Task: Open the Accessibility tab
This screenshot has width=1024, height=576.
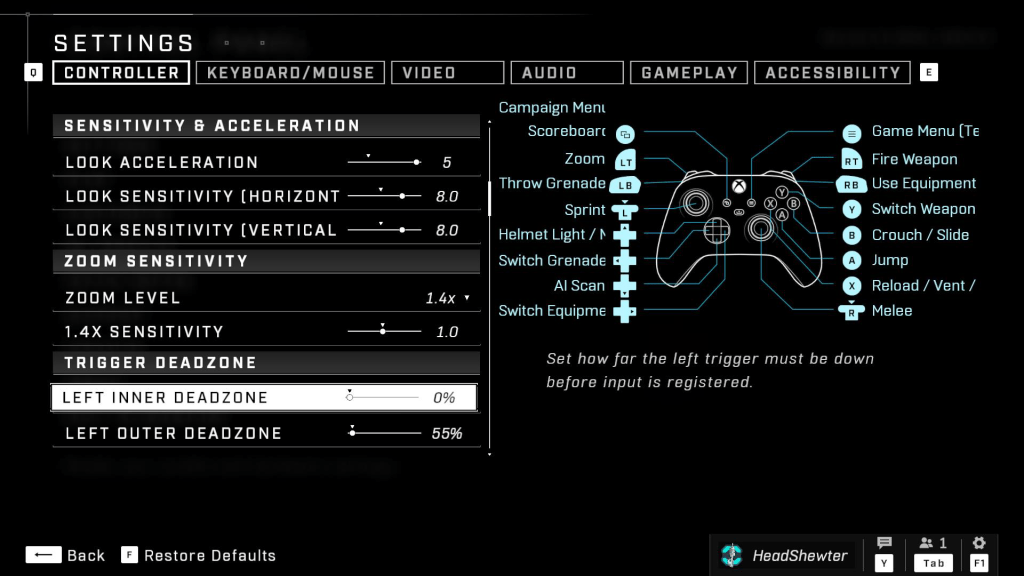Action: (832, 73)
